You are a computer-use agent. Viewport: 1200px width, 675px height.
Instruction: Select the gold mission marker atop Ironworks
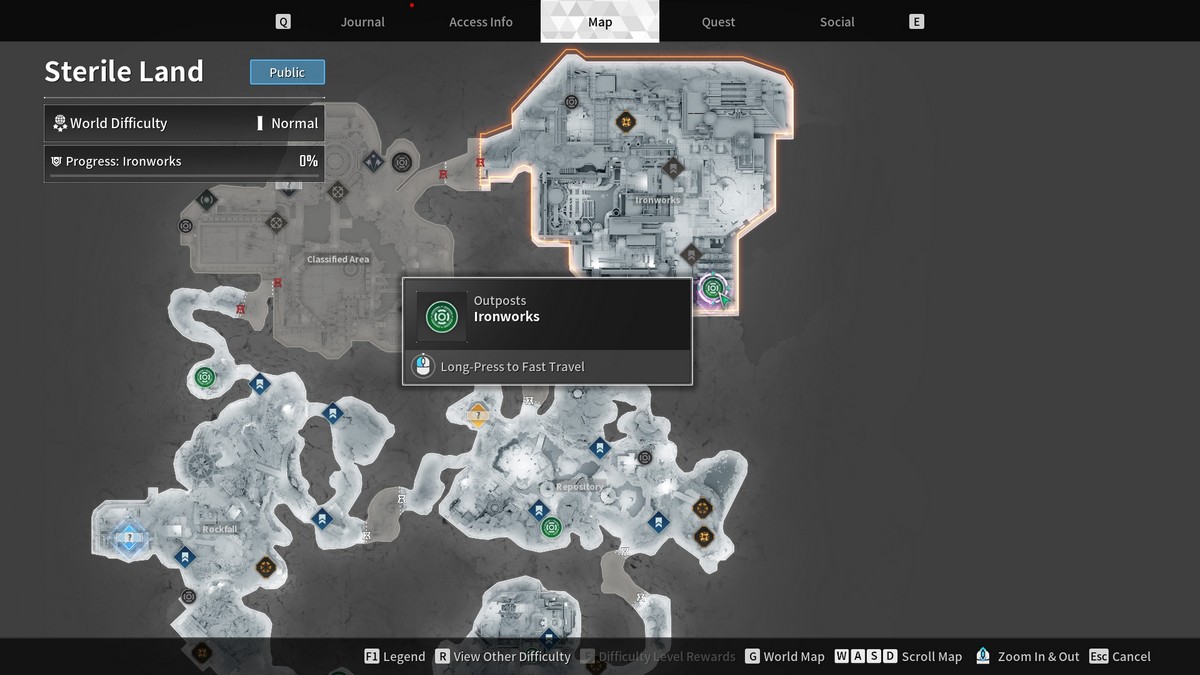point(626,123)
